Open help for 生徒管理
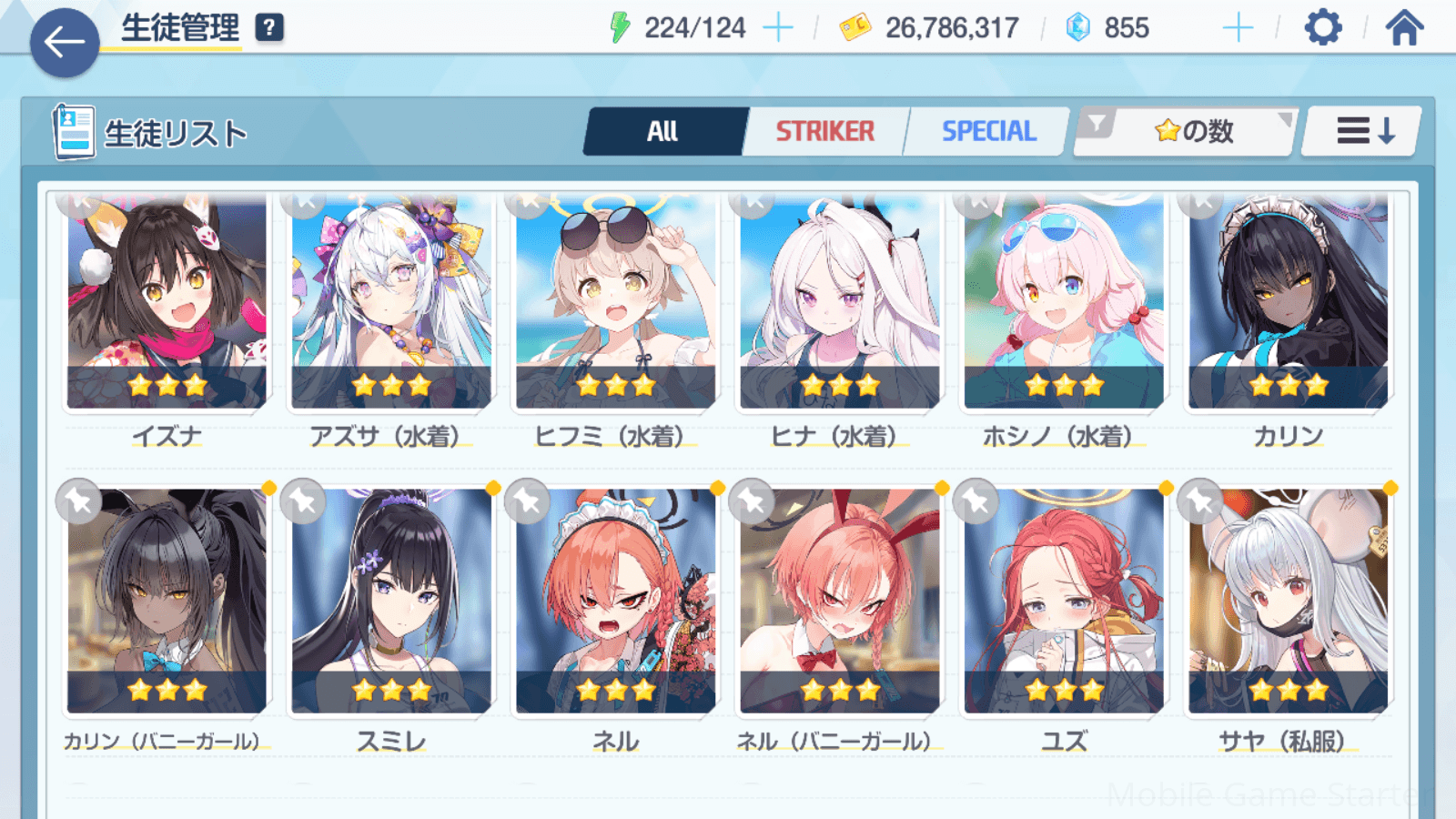Screen dimensions: 1456x819 269,28
